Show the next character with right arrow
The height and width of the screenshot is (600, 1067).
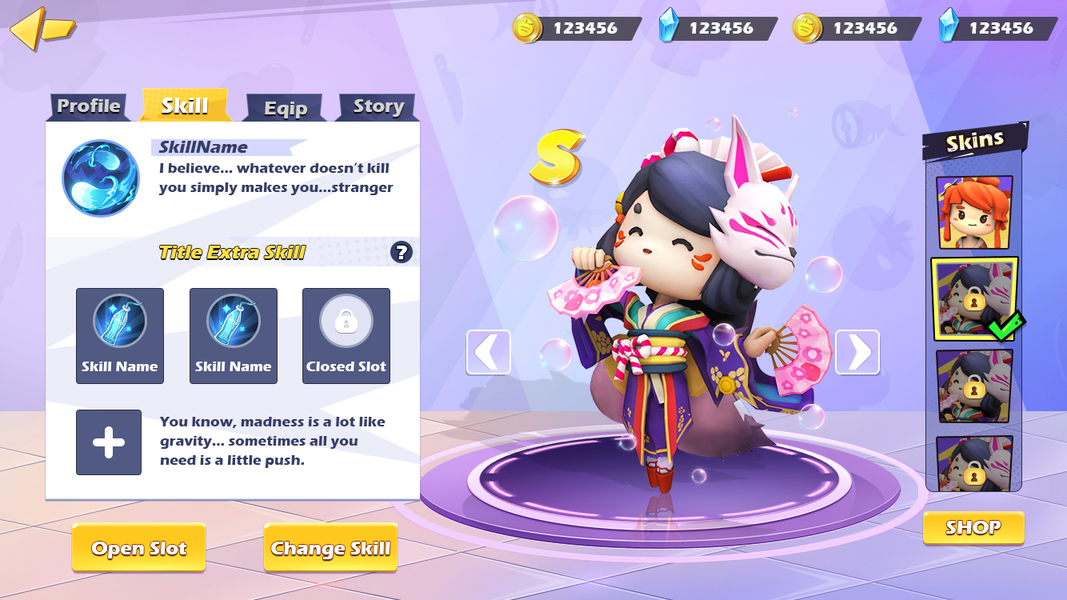[x=857, y=352]
